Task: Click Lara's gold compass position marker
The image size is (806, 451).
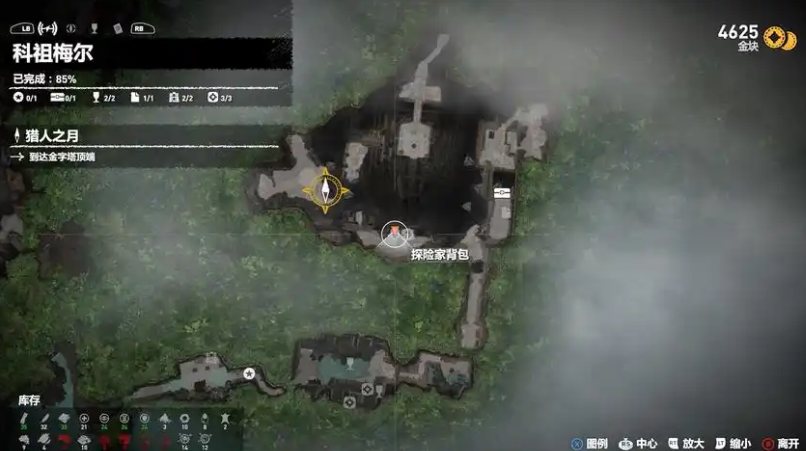Action: [327, 189]
